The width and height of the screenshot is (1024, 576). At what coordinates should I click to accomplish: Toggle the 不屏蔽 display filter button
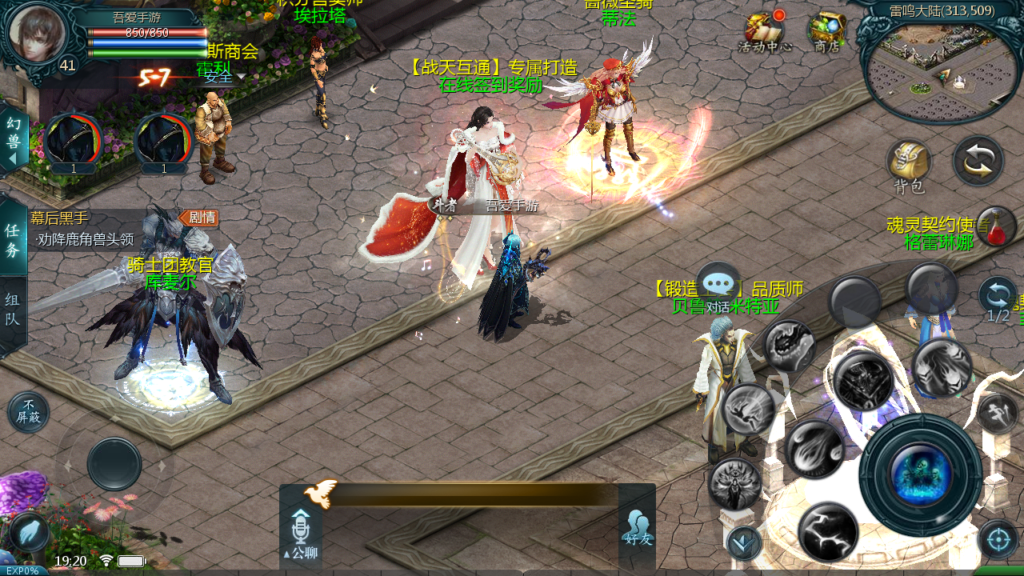[28, 411]
